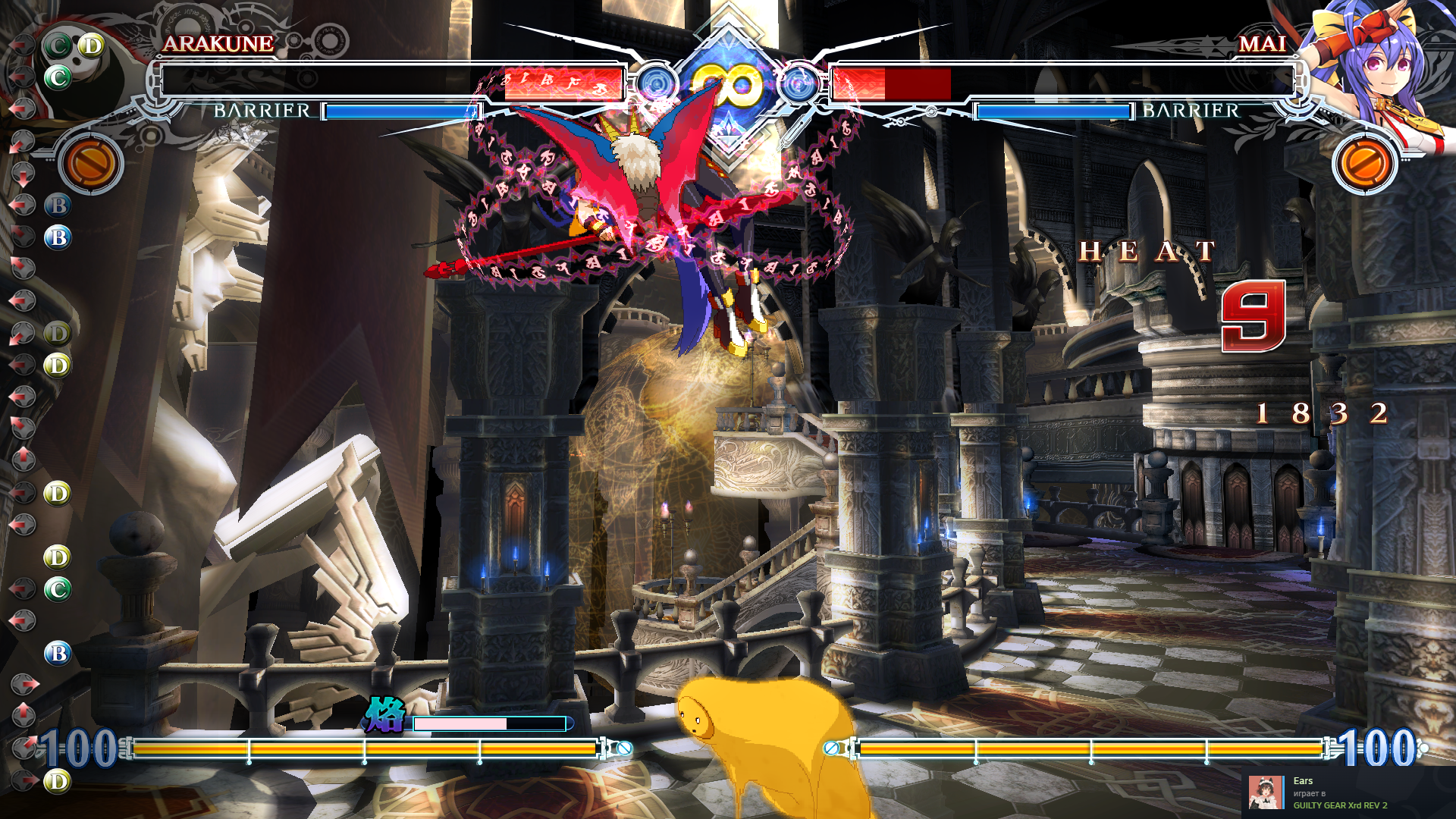Click Ears' avatar in the Steam popup

pos(1266,792)
